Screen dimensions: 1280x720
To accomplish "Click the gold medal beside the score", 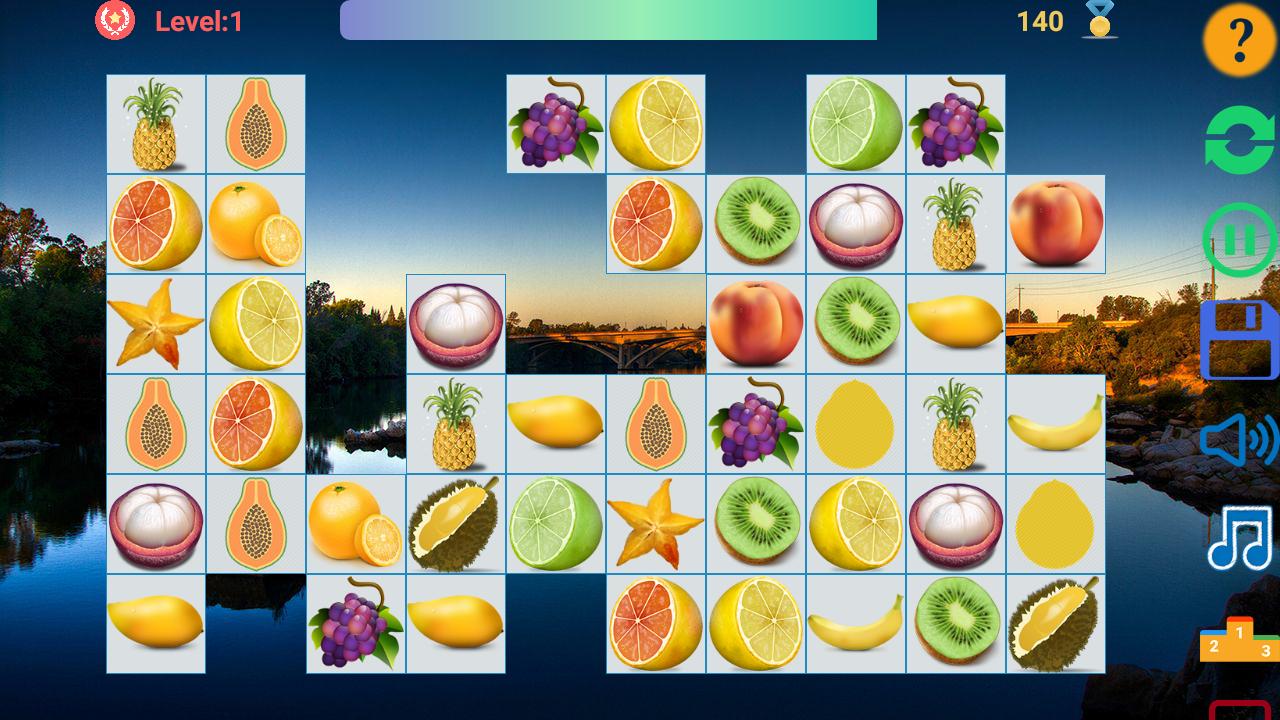I will click(x=1096, y=19).
